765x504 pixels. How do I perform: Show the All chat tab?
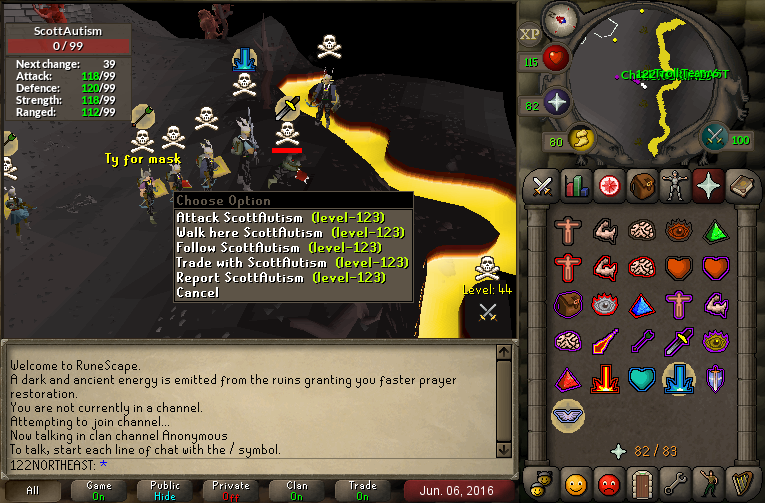(33, 490)
